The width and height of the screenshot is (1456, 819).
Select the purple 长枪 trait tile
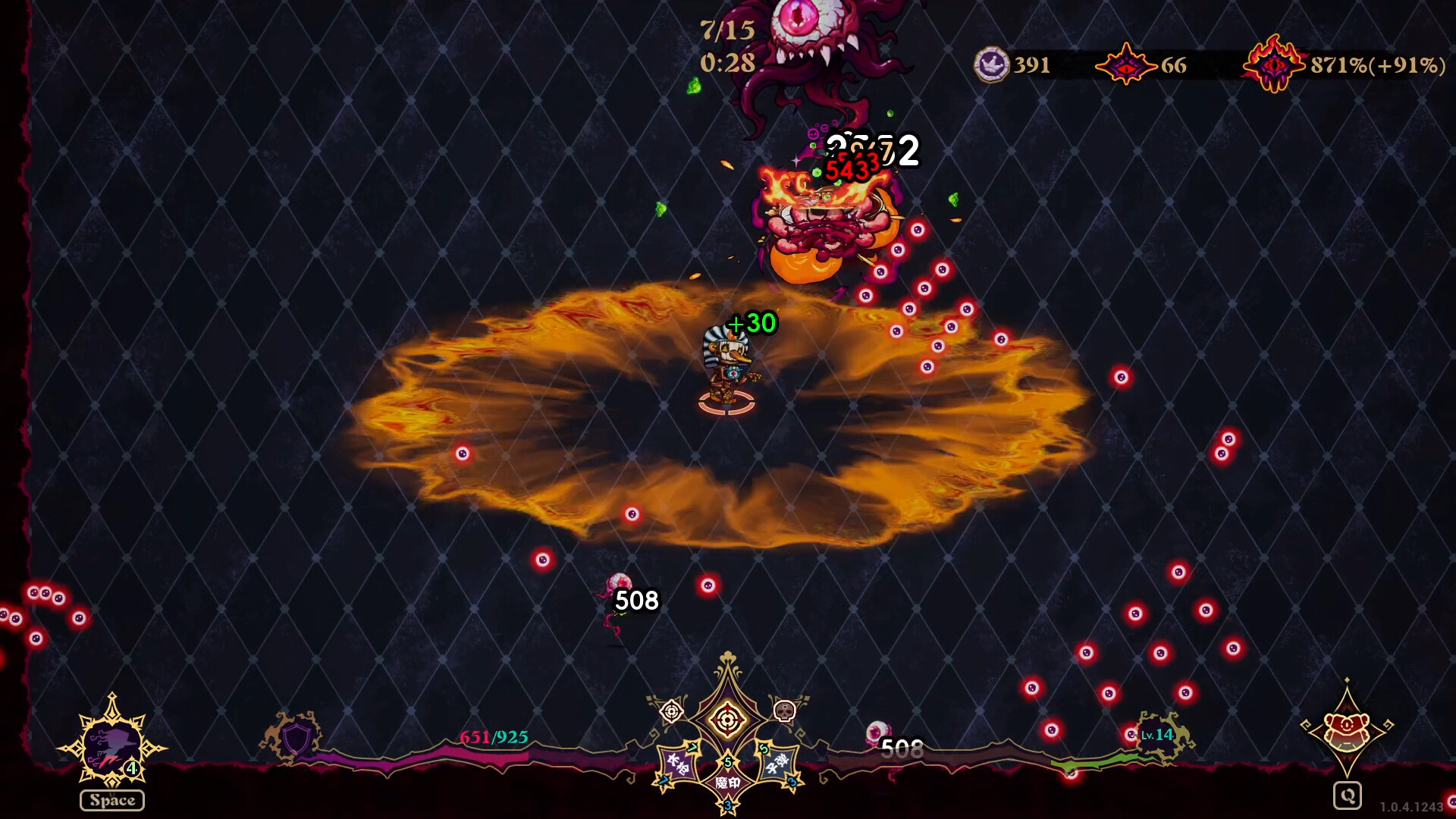tap(677, 764)
